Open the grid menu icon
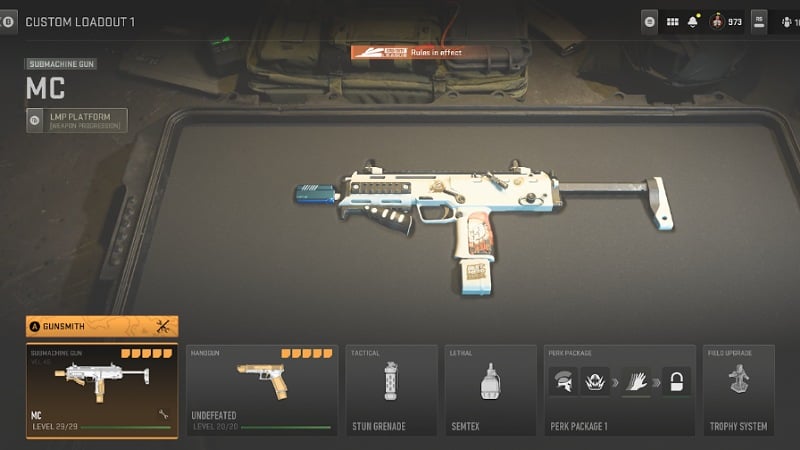The height and width of the screenshot is (450, 800). (672, 21)
